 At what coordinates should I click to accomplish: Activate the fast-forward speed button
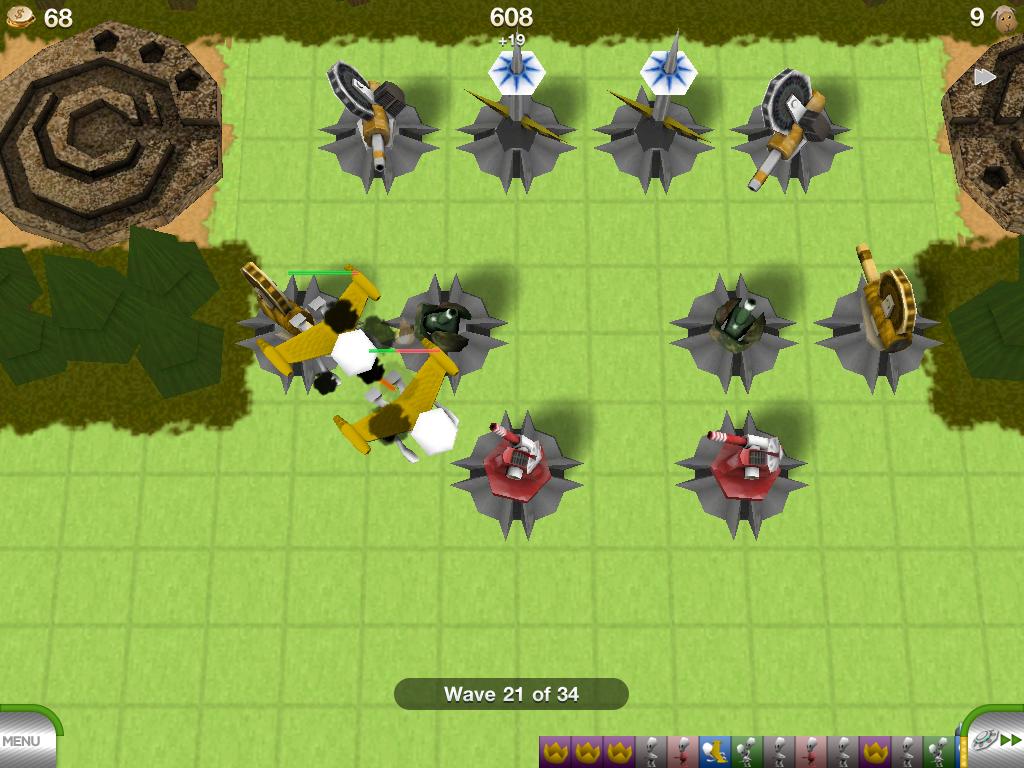coord(1010,740)
